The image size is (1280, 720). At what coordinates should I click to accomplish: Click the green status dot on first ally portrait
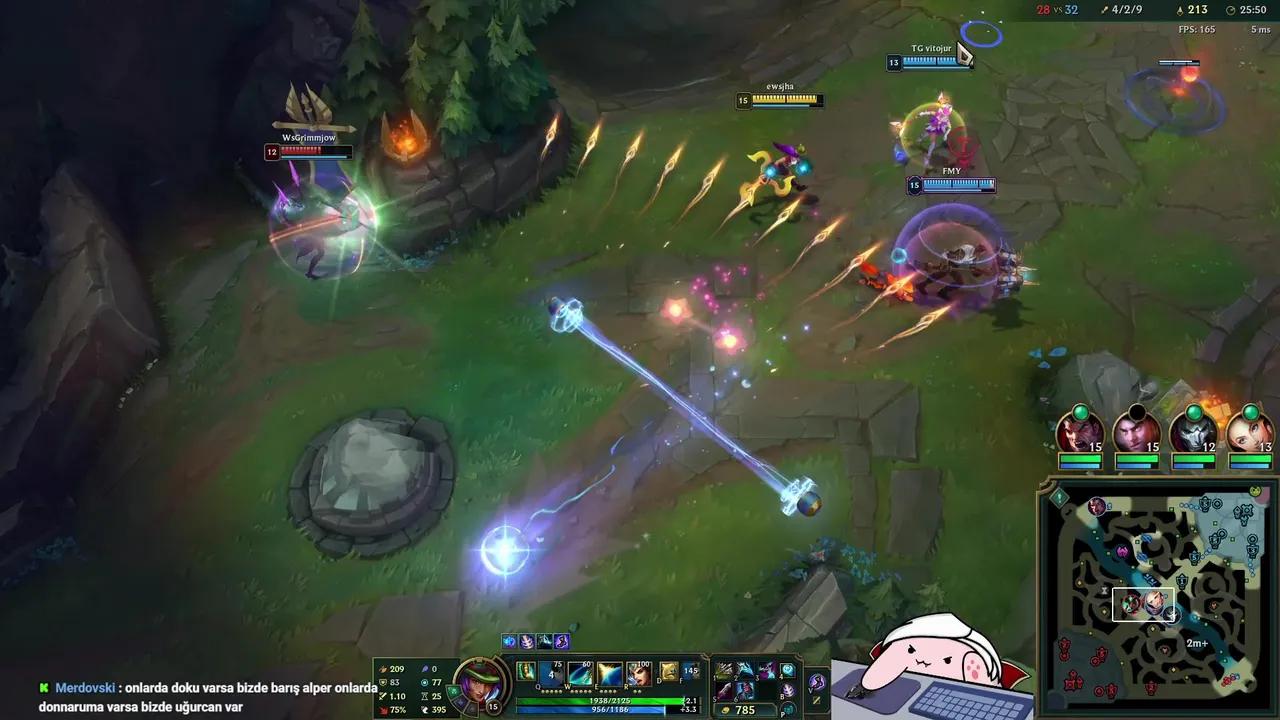coord(1080,412)
